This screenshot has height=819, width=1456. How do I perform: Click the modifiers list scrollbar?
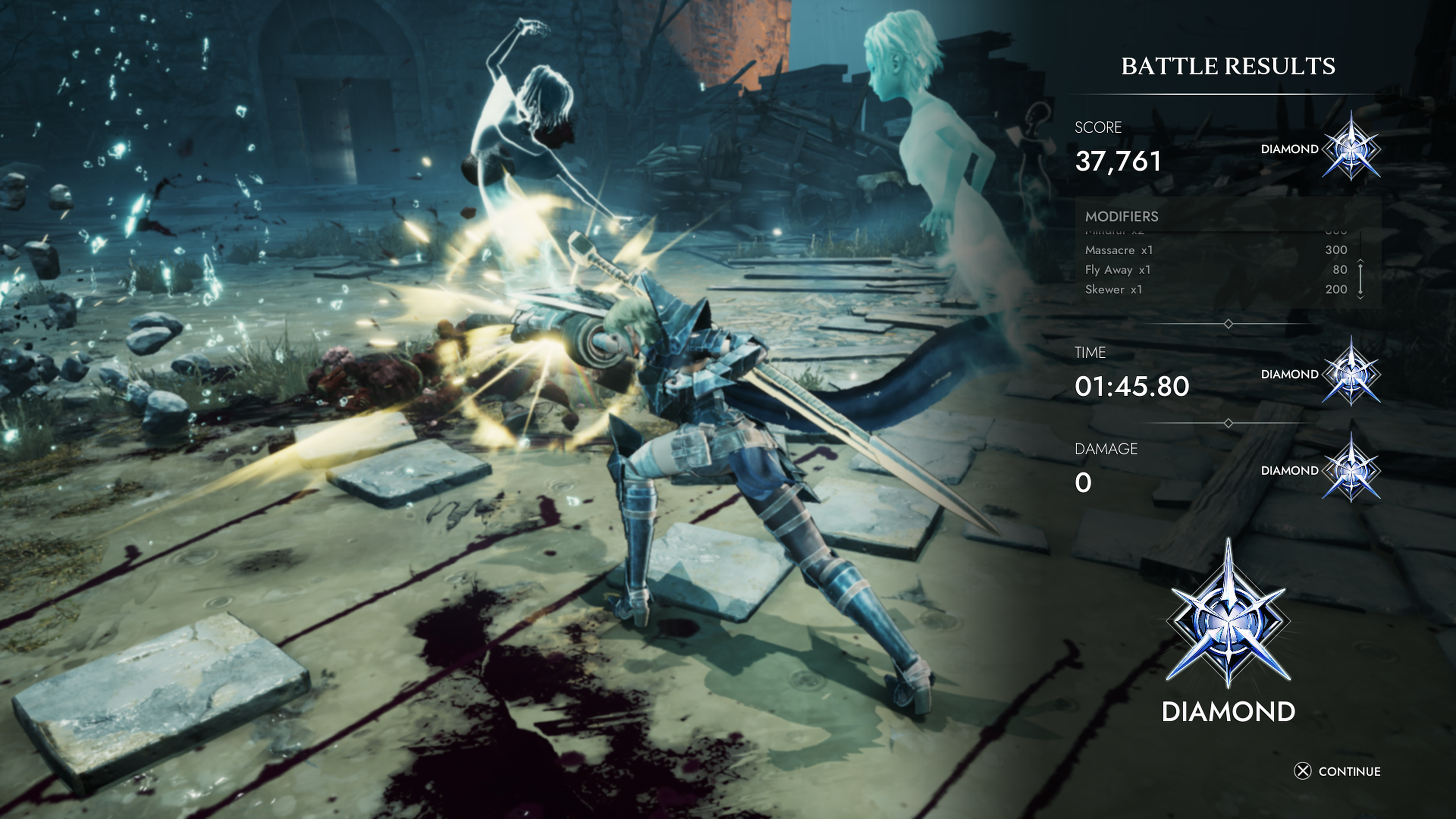click(x=1360, y=279)
